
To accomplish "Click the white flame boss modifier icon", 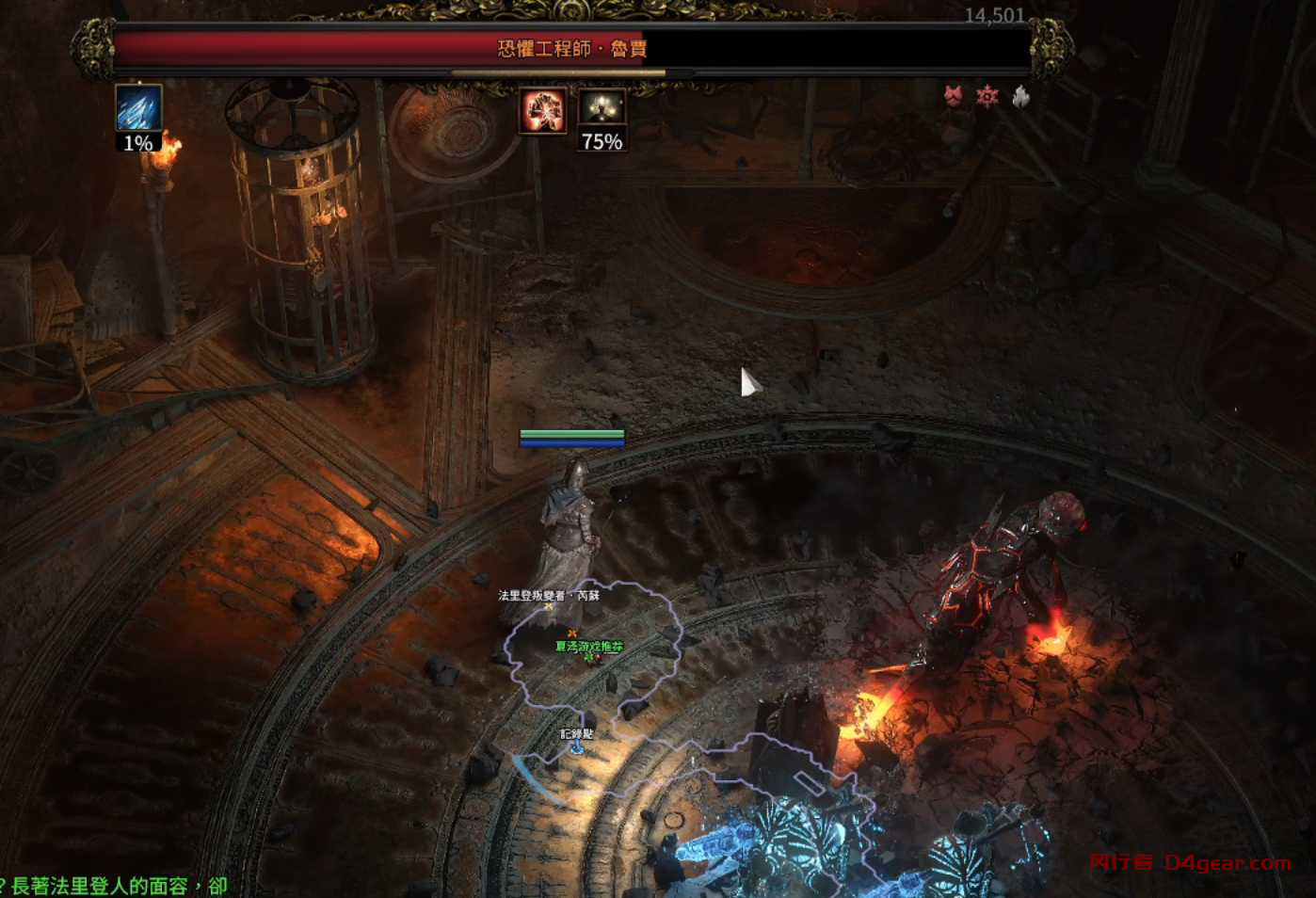I will [1020, 95].
